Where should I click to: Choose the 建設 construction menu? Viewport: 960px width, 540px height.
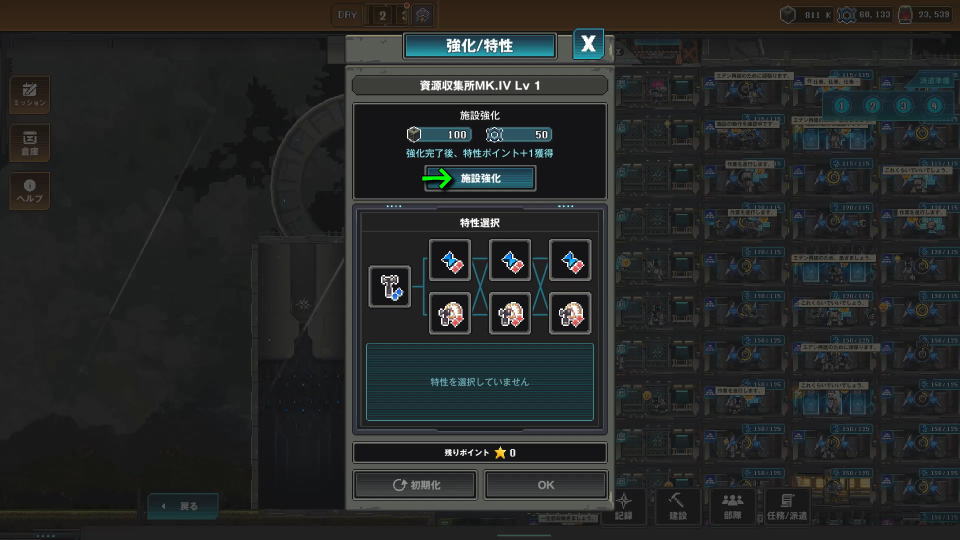[678, 505]
